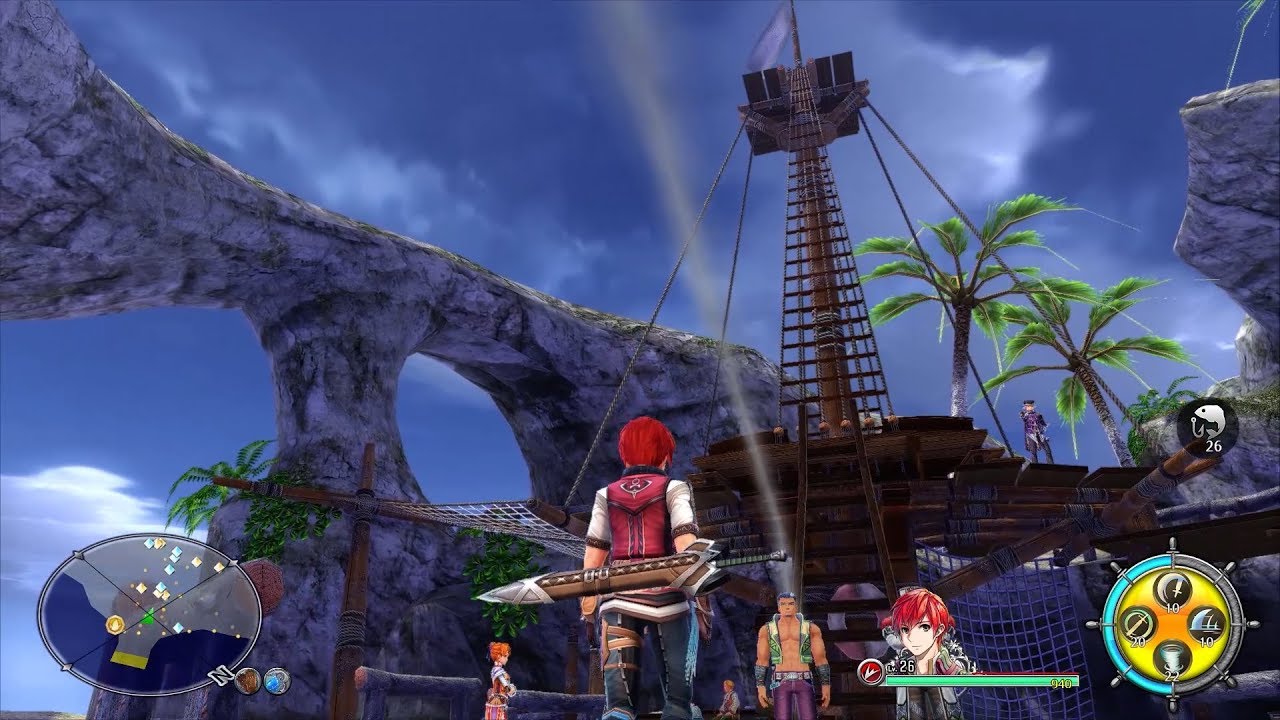Open the fishing bait icon showing 26
Image resolution: width=1280 pixels, height=720 pixels.
[1207, 423]
